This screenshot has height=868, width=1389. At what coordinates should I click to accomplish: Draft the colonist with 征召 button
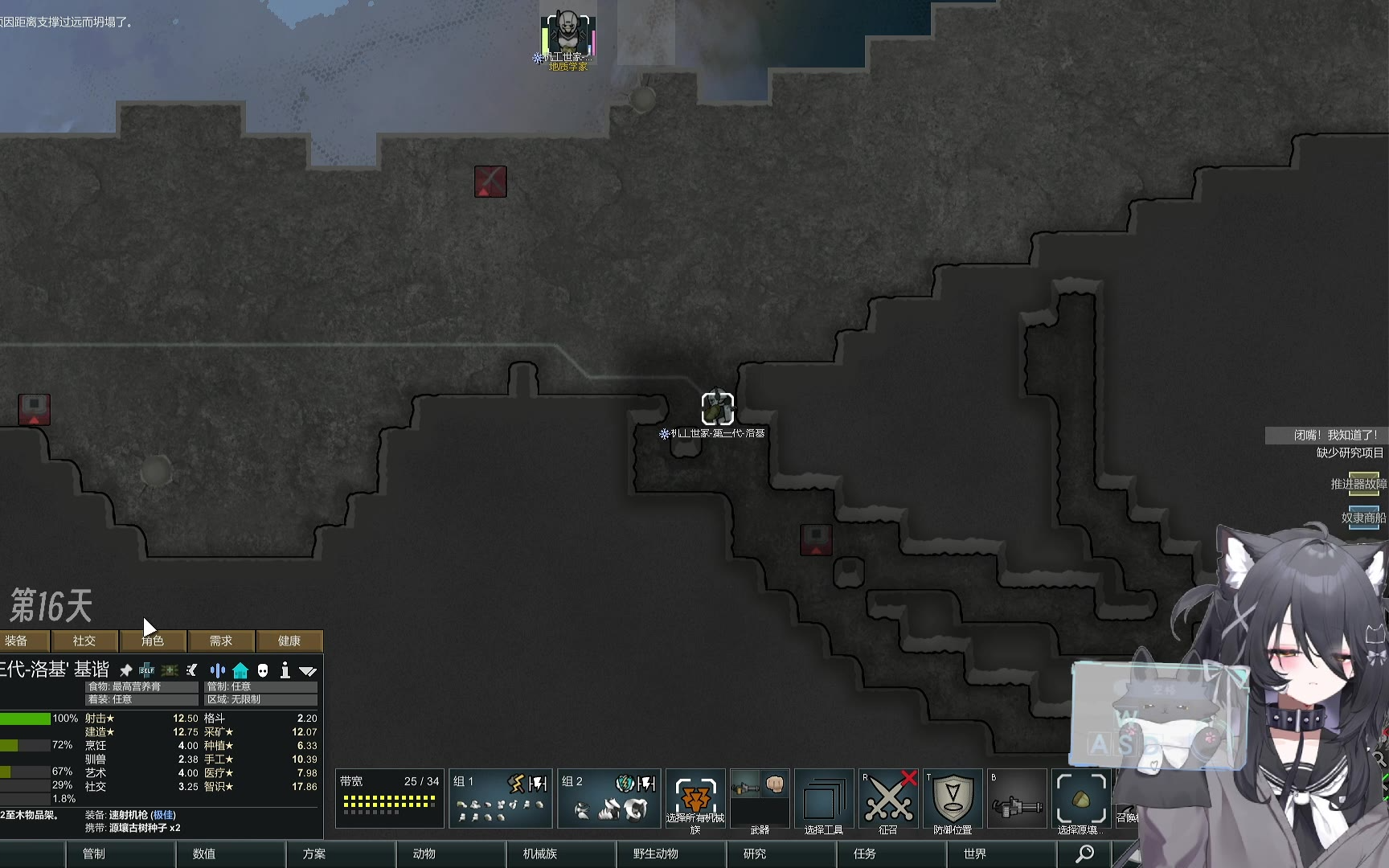(888, 798)
